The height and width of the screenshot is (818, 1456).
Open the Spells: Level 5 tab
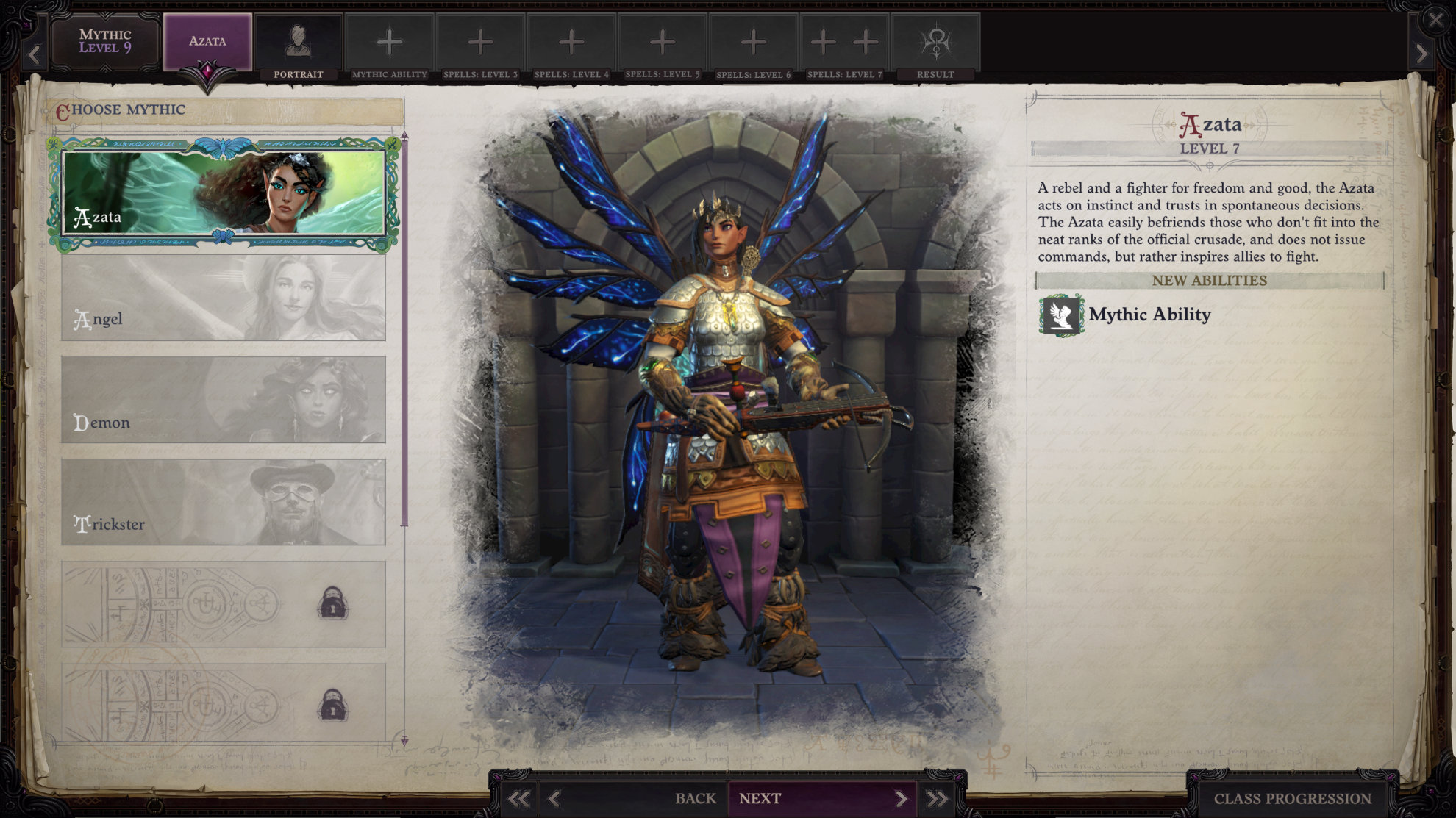(x=663, y=47)
